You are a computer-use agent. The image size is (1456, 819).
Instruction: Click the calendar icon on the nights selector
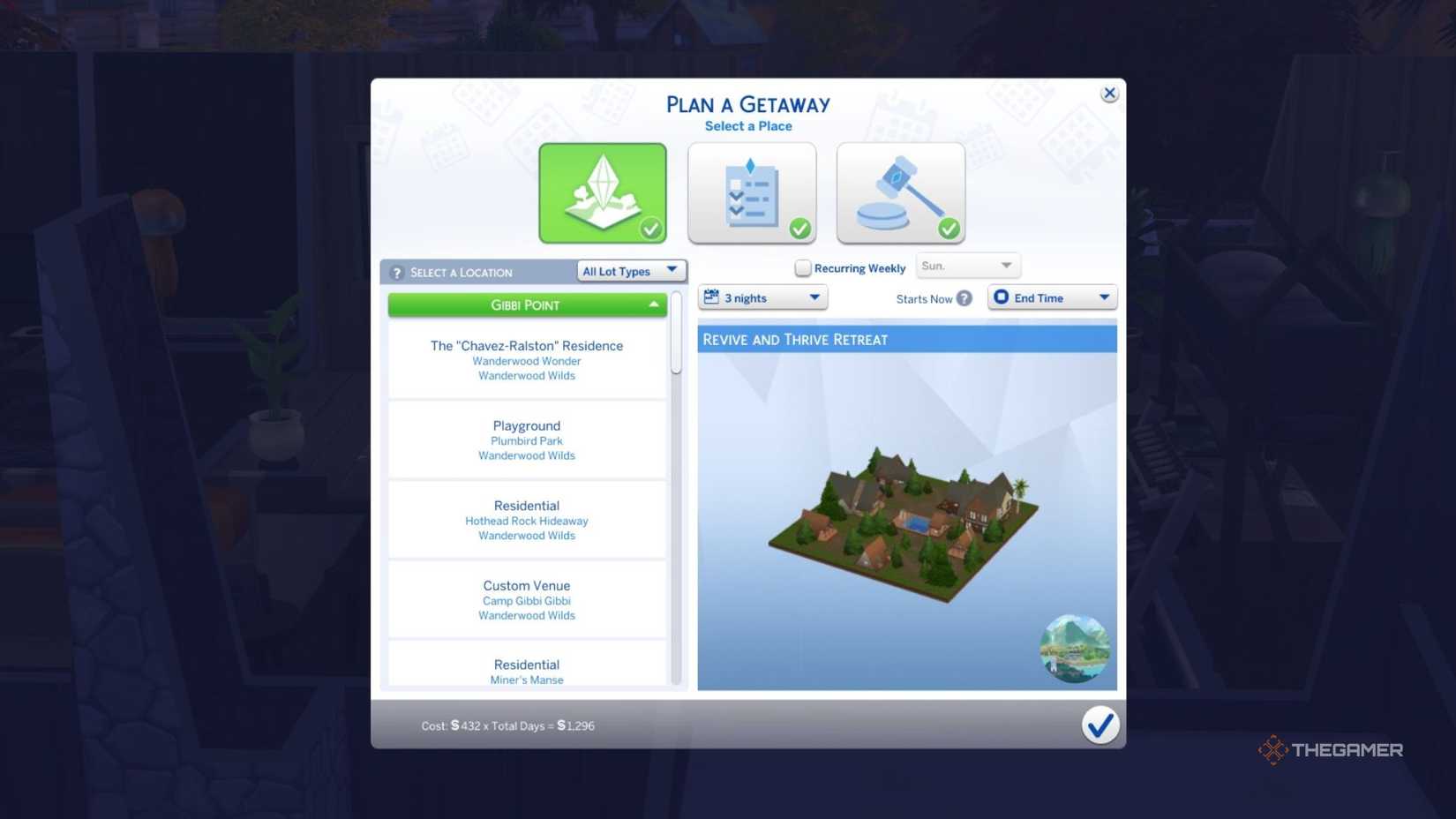click(x=713, y=297)
